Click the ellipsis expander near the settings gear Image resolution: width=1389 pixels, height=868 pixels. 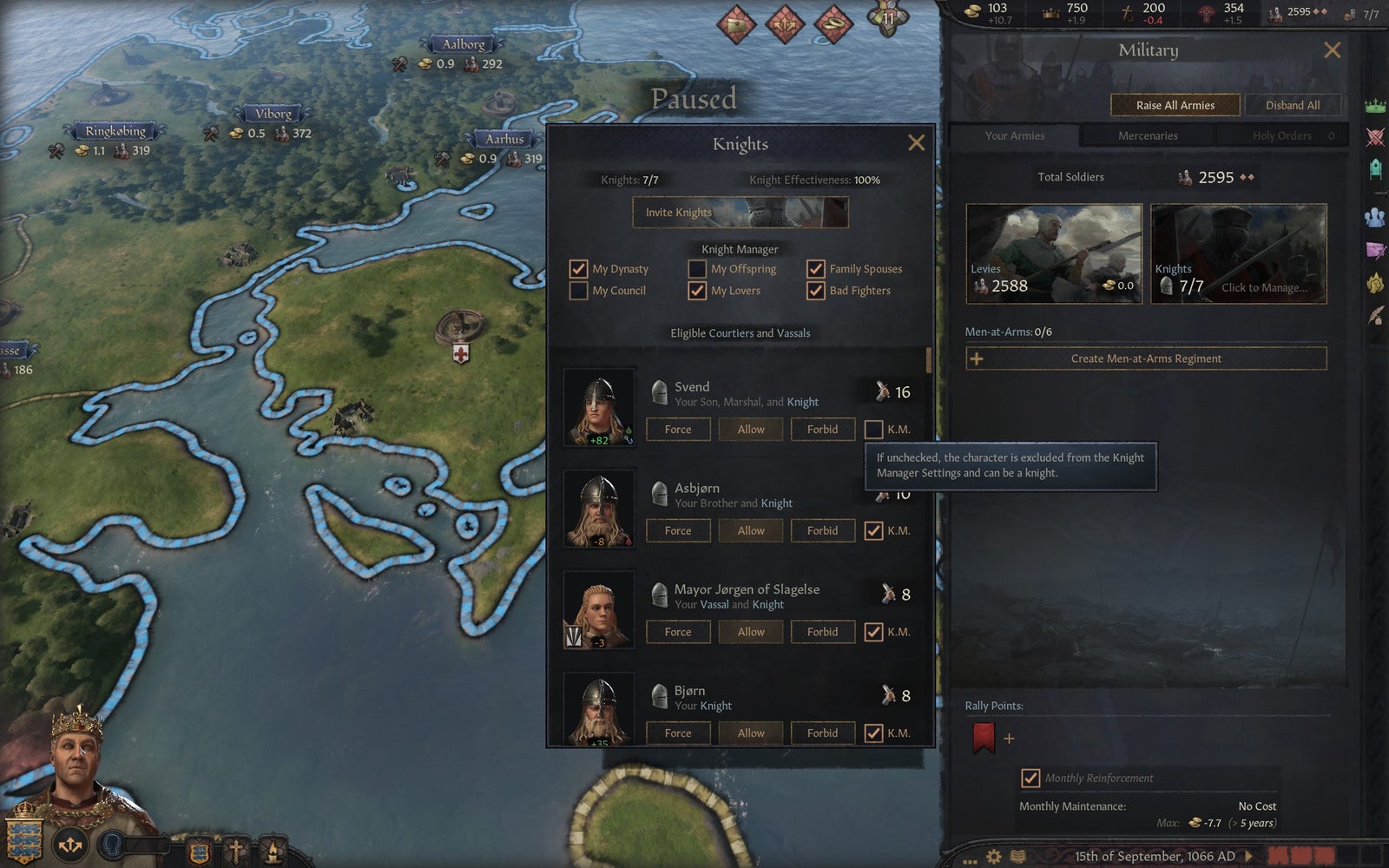[969, 861]
